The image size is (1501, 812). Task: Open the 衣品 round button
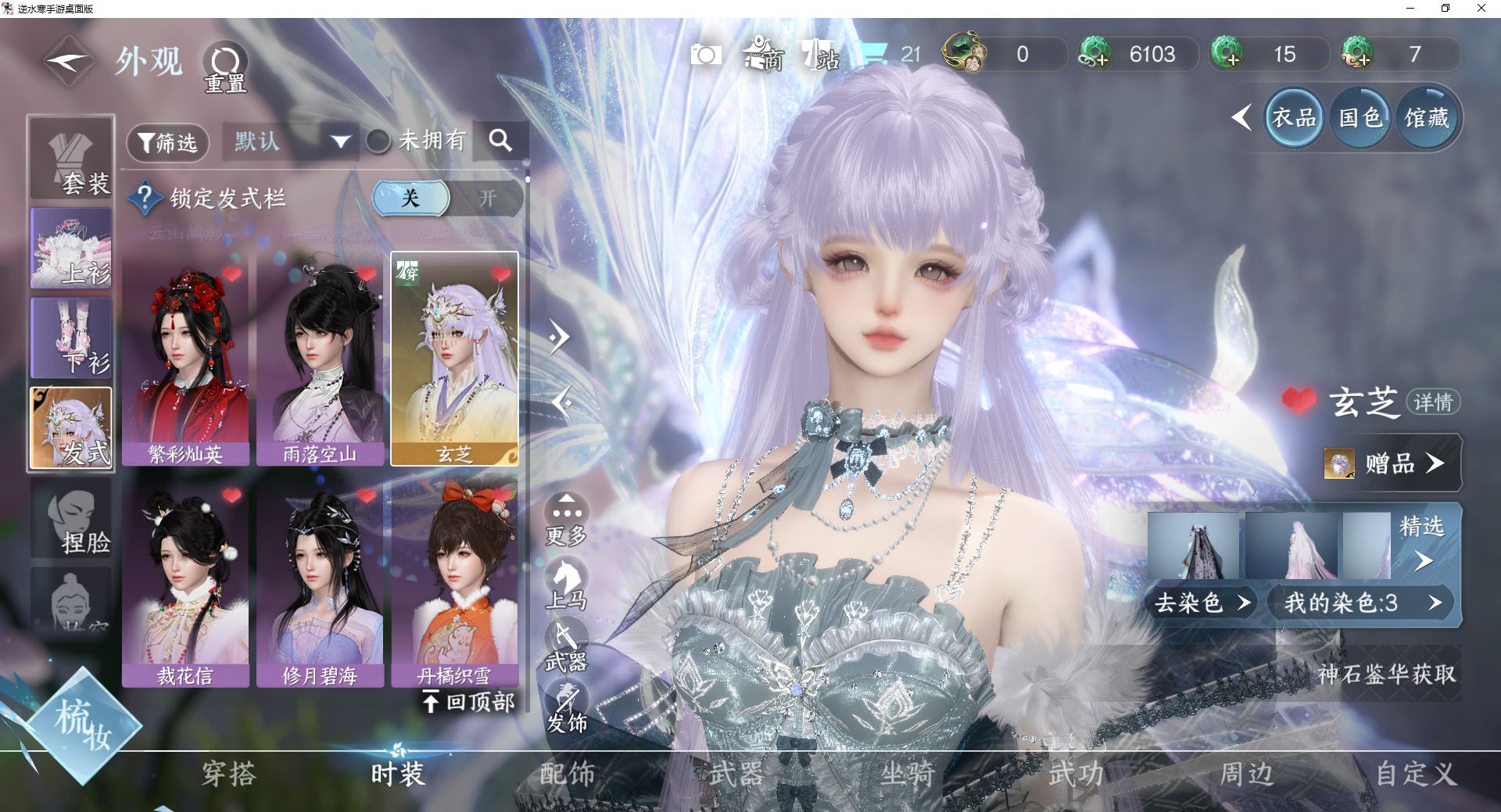click(x=1294, y=118)
